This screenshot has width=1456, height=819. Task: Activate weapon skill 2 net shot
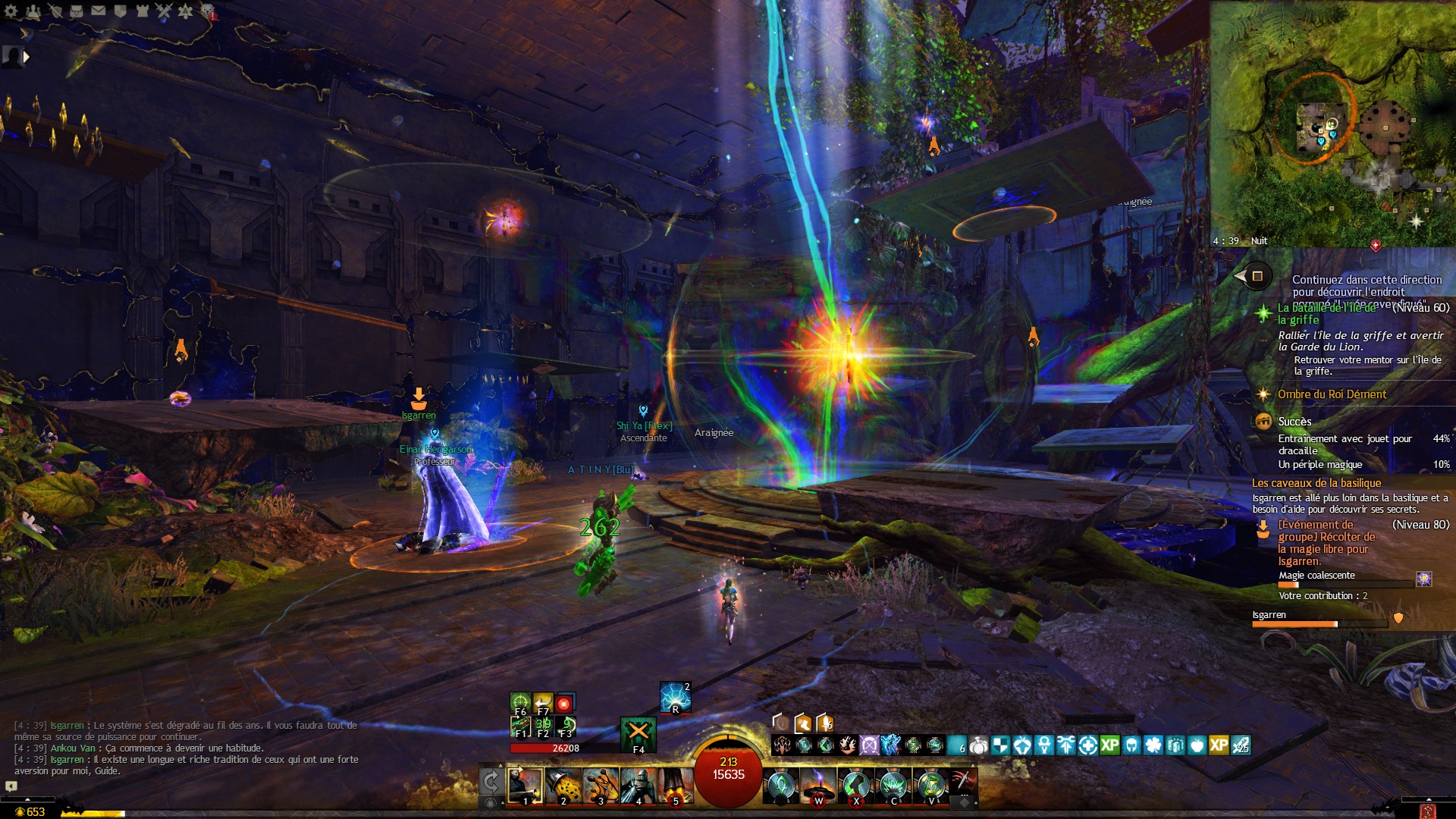(563, 786)
